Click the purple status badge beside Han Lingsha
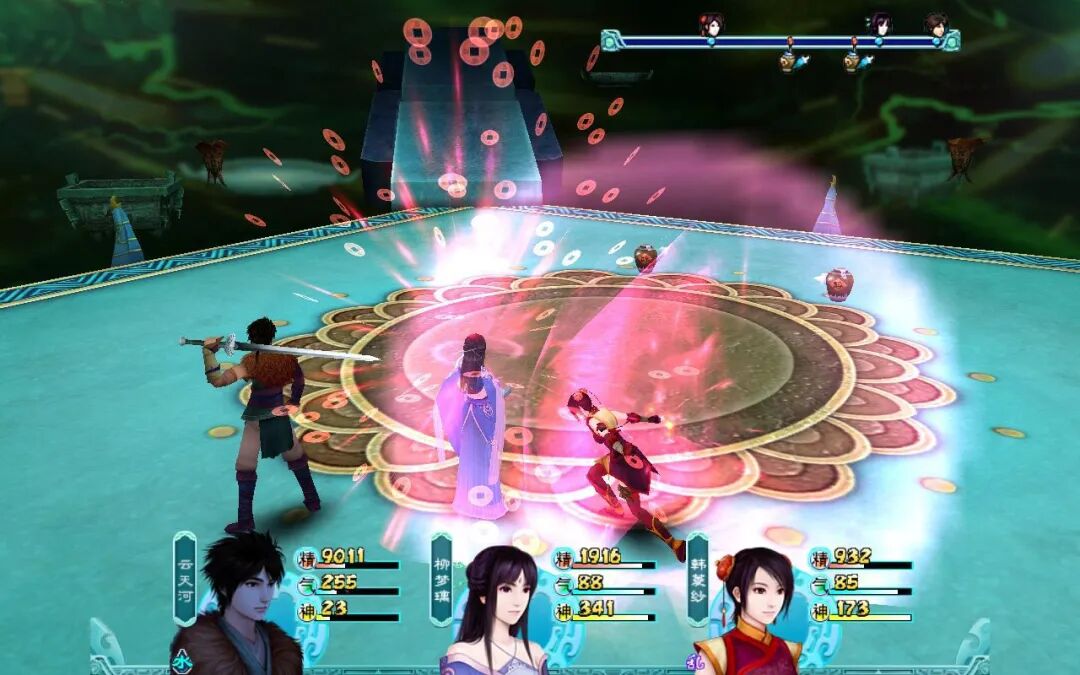 (694, 660)
